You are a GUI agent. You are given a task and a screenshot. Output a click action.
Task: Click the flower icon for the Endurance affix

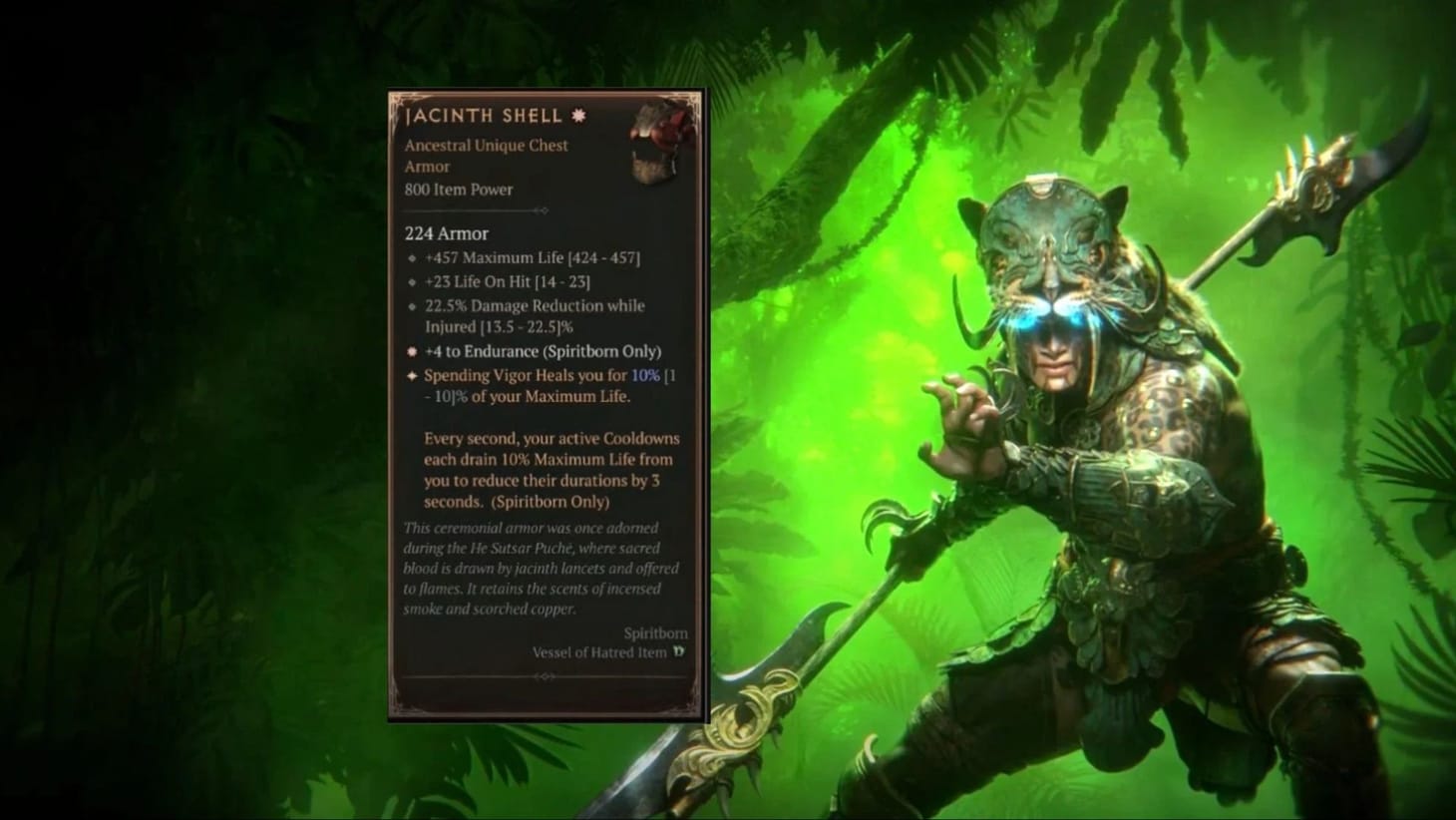tap(411, 352)
